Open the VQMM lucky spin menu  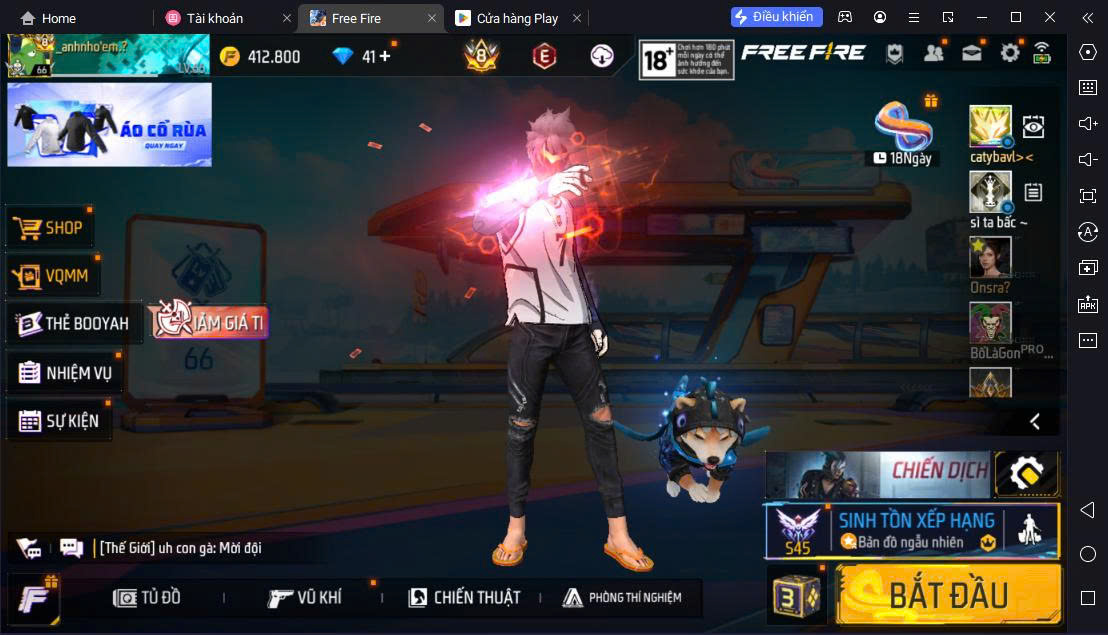click(54, 276)
